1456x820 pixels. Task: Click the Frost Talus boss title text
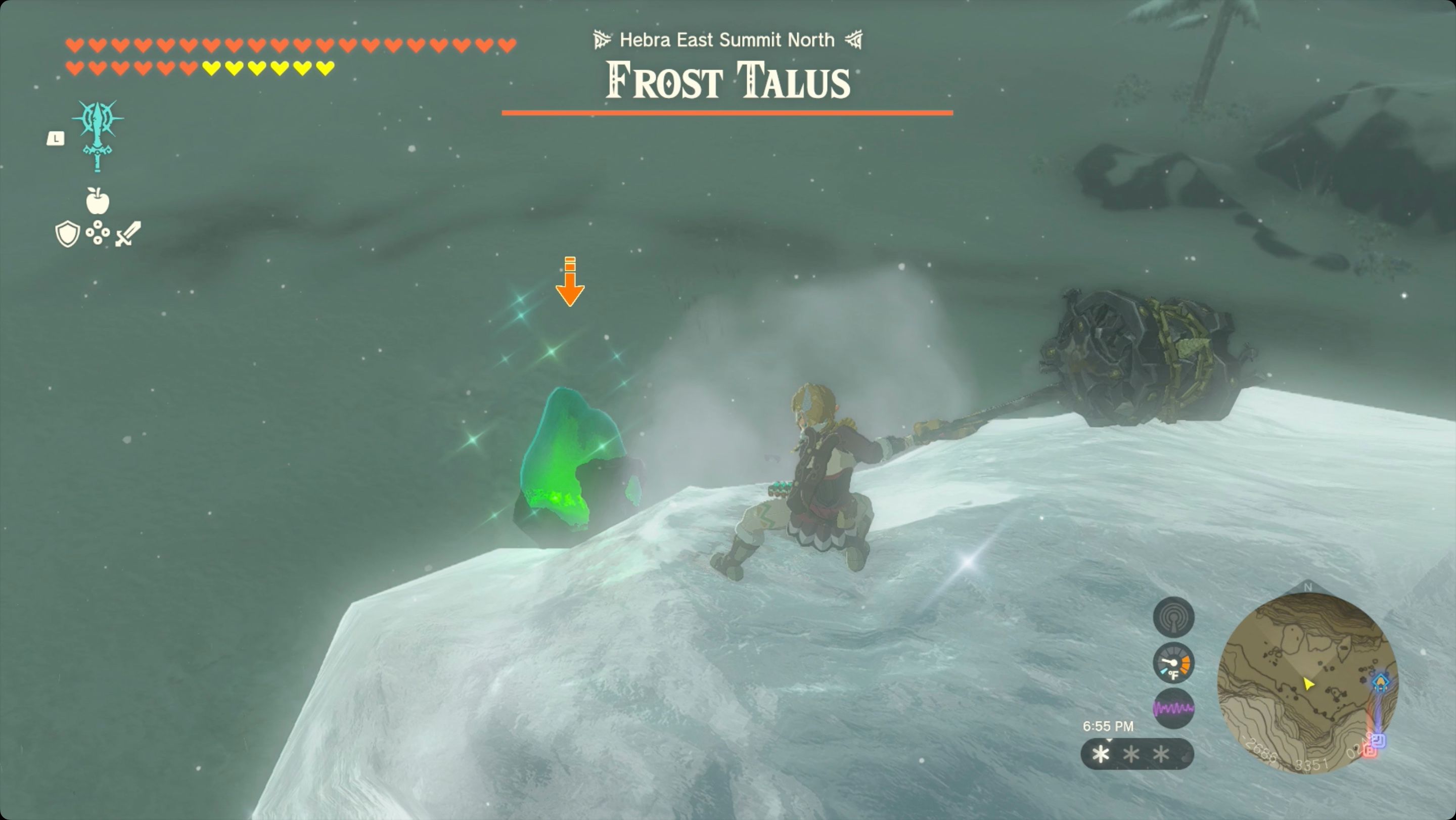(727, 81)
